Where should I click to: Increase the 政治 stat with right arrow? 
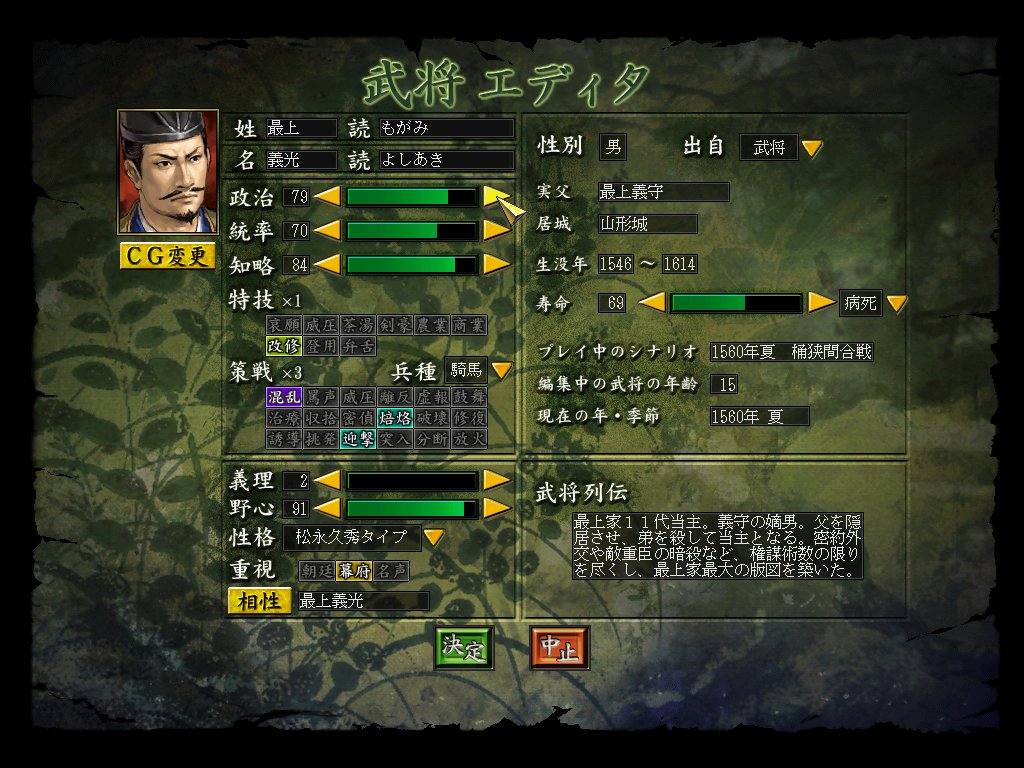[496, 197]
